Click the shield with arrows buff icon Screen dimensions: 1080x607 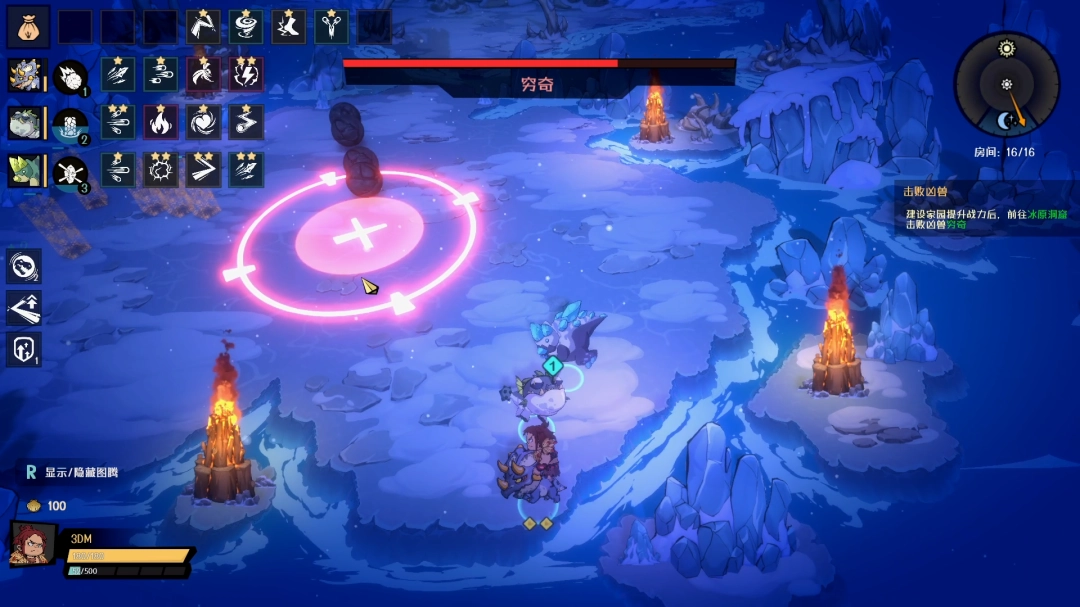24,350
